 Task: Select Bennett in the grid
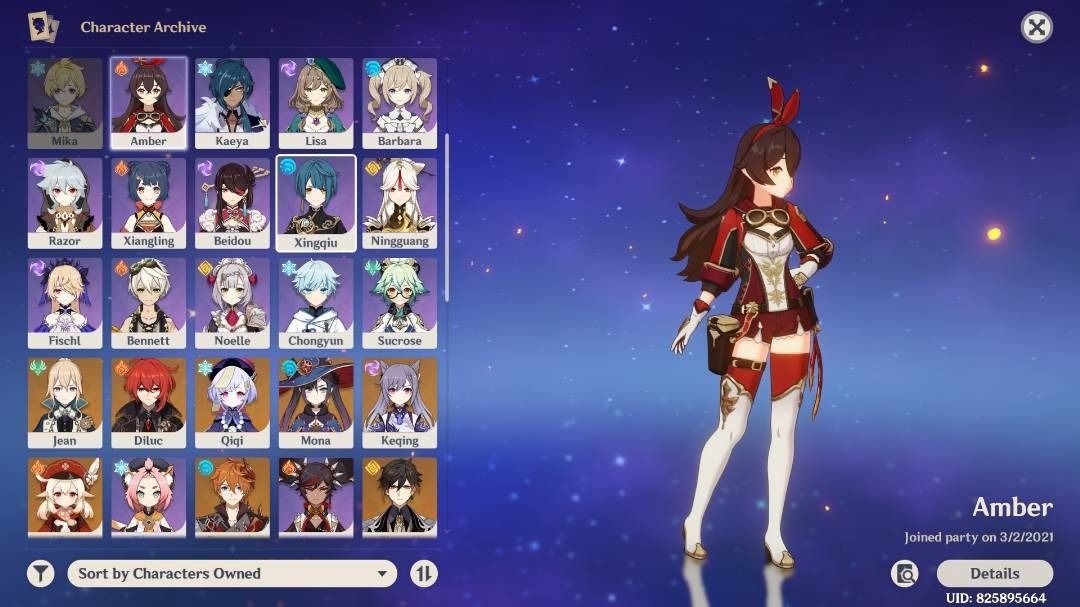(x=148, y=302)
